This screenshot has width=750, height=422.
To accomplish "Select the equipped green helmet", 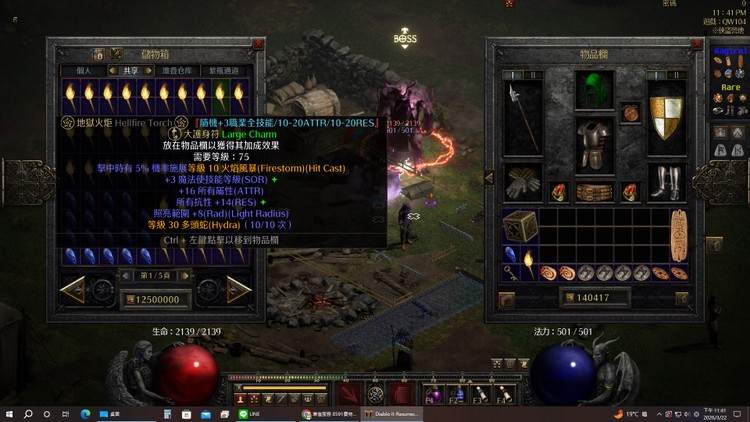I will pos(597,90).
